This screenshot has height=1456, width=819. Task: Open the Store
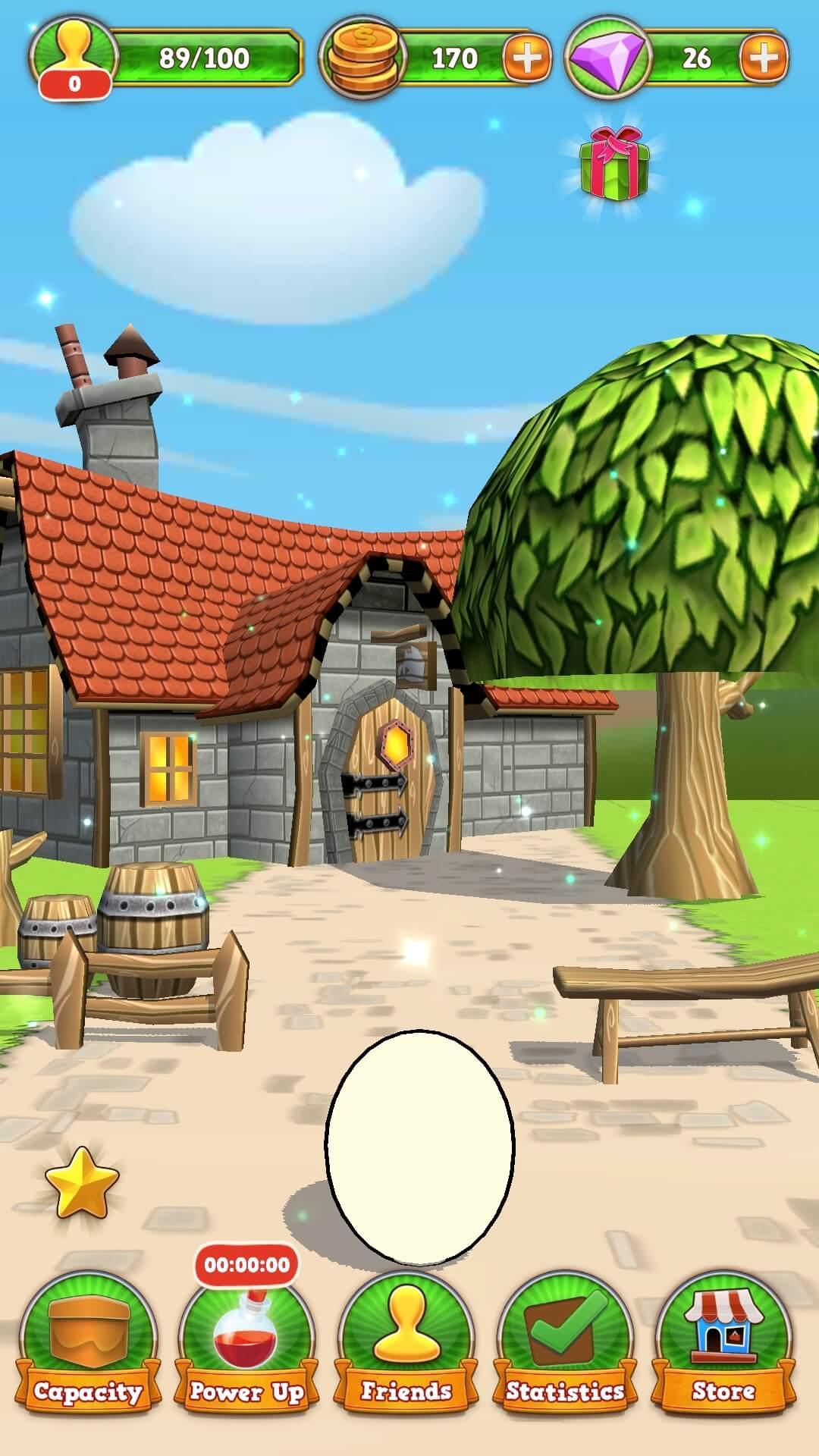coord(723,1344)
